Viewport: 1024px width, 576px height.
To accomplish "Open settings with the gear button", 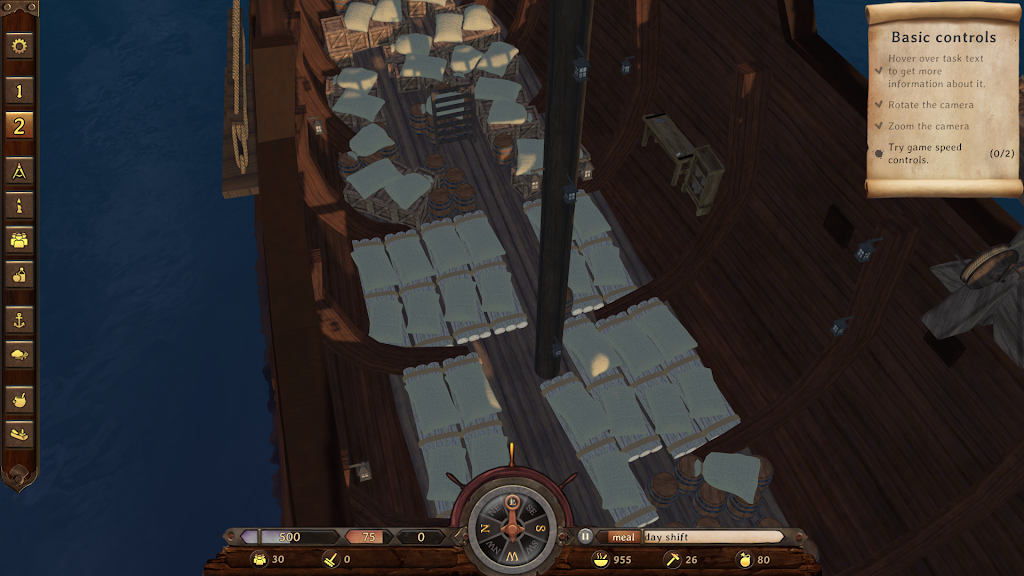I will click(x=20, y=46).
